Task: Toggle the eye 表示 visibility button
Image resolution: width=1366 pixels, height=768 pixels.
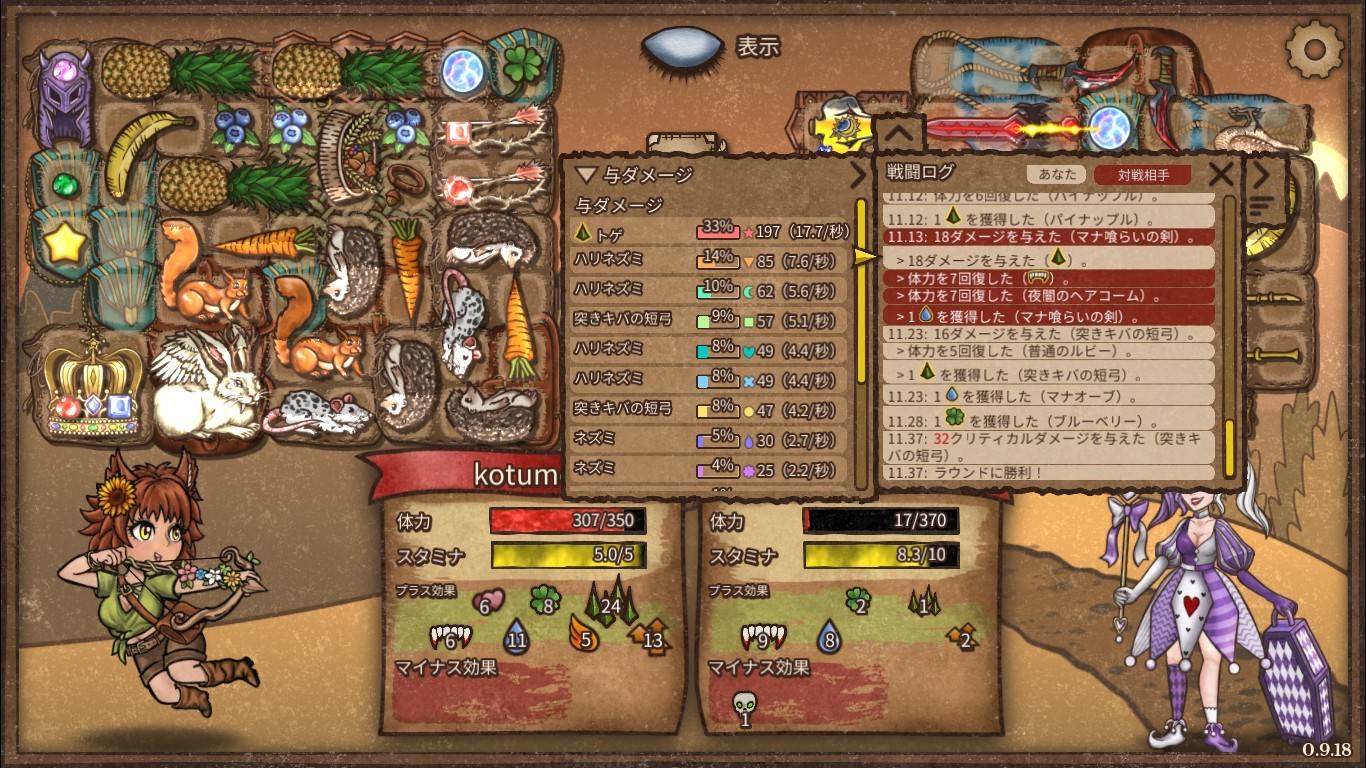Action: (x=682, y=46)
